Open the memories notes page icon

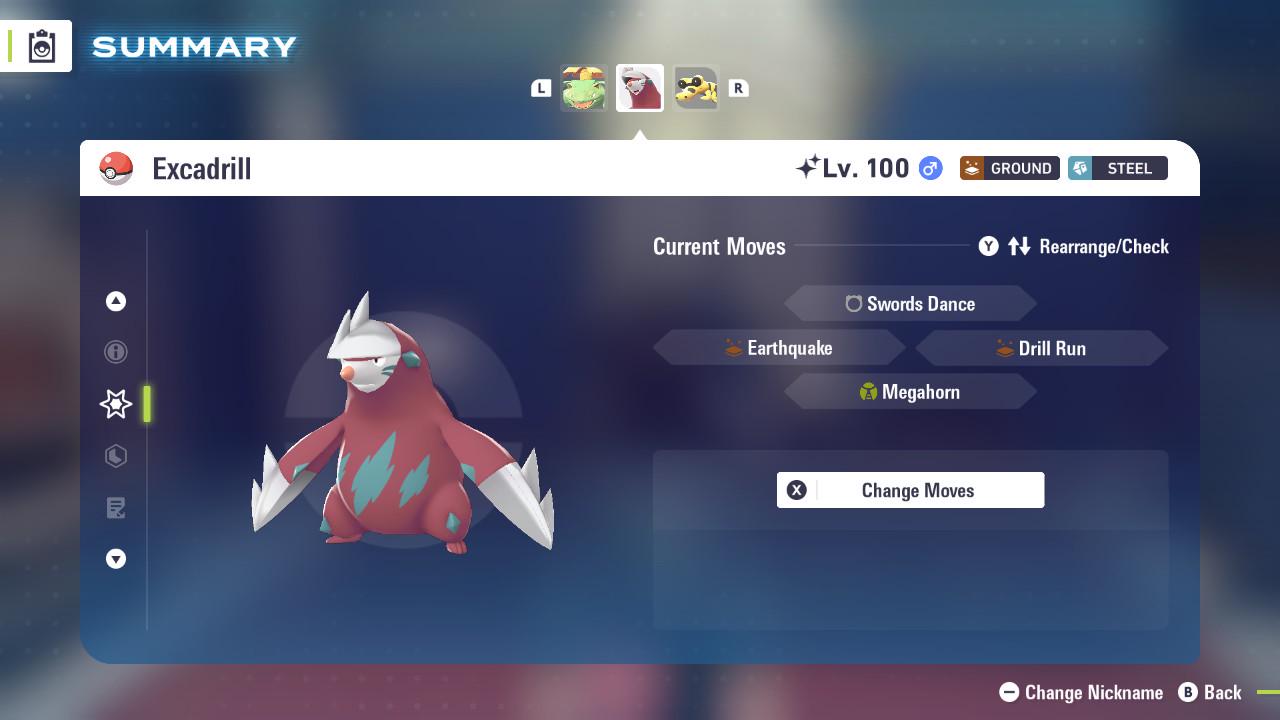(116, 508)
